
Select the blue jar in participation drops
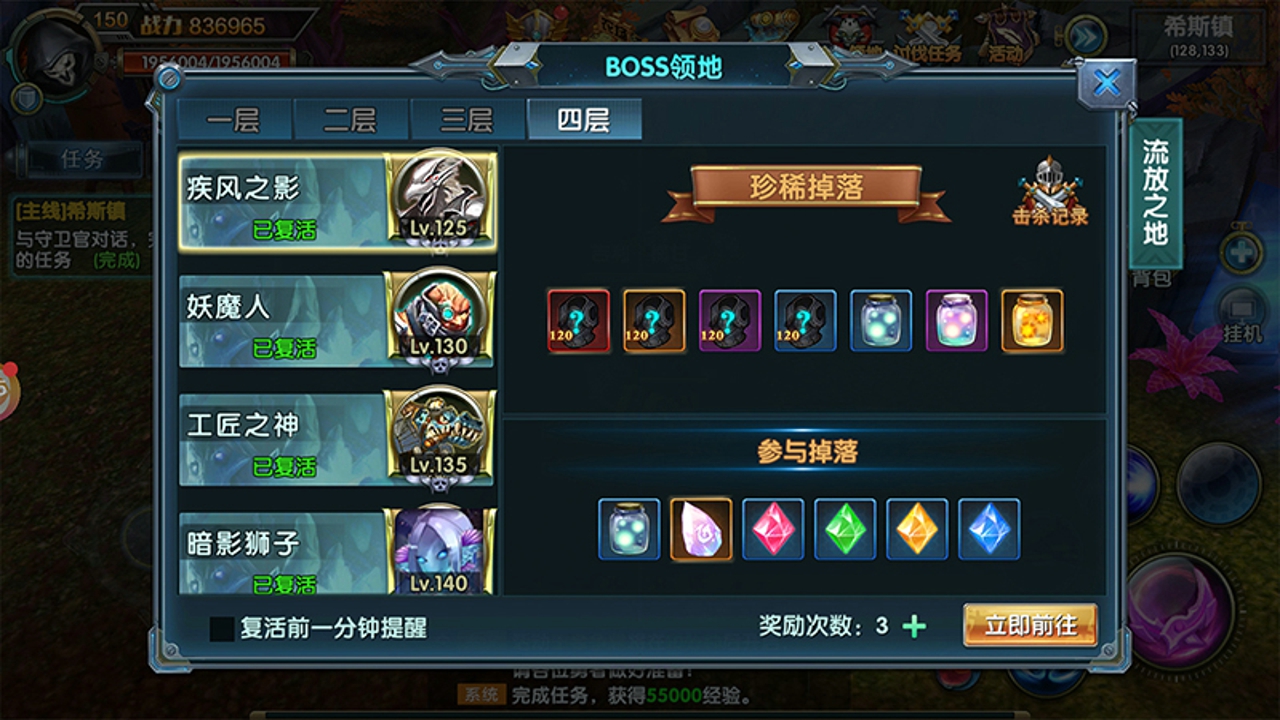[628, 530]
